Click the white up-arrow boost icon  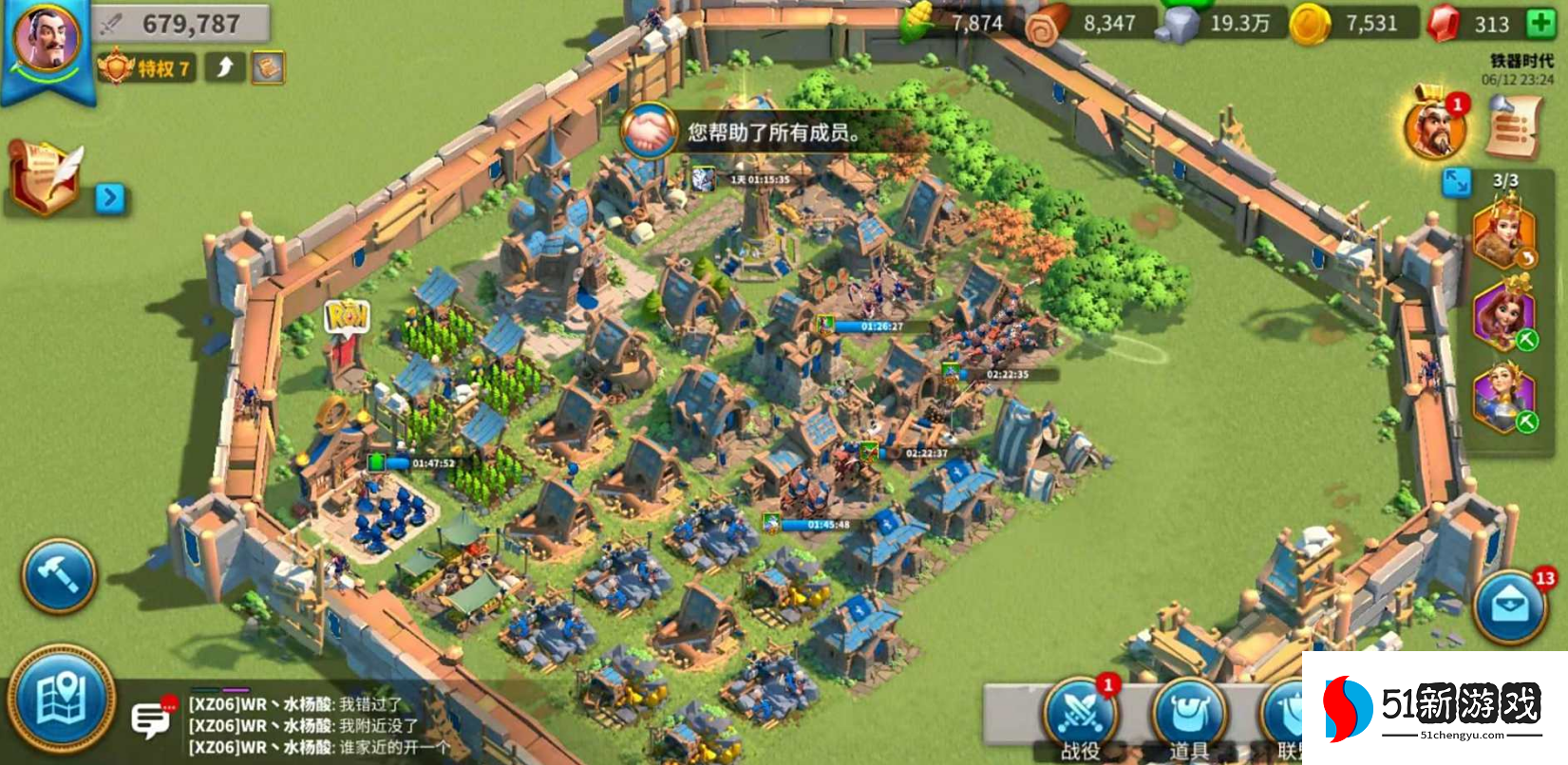tap(226, 66)
